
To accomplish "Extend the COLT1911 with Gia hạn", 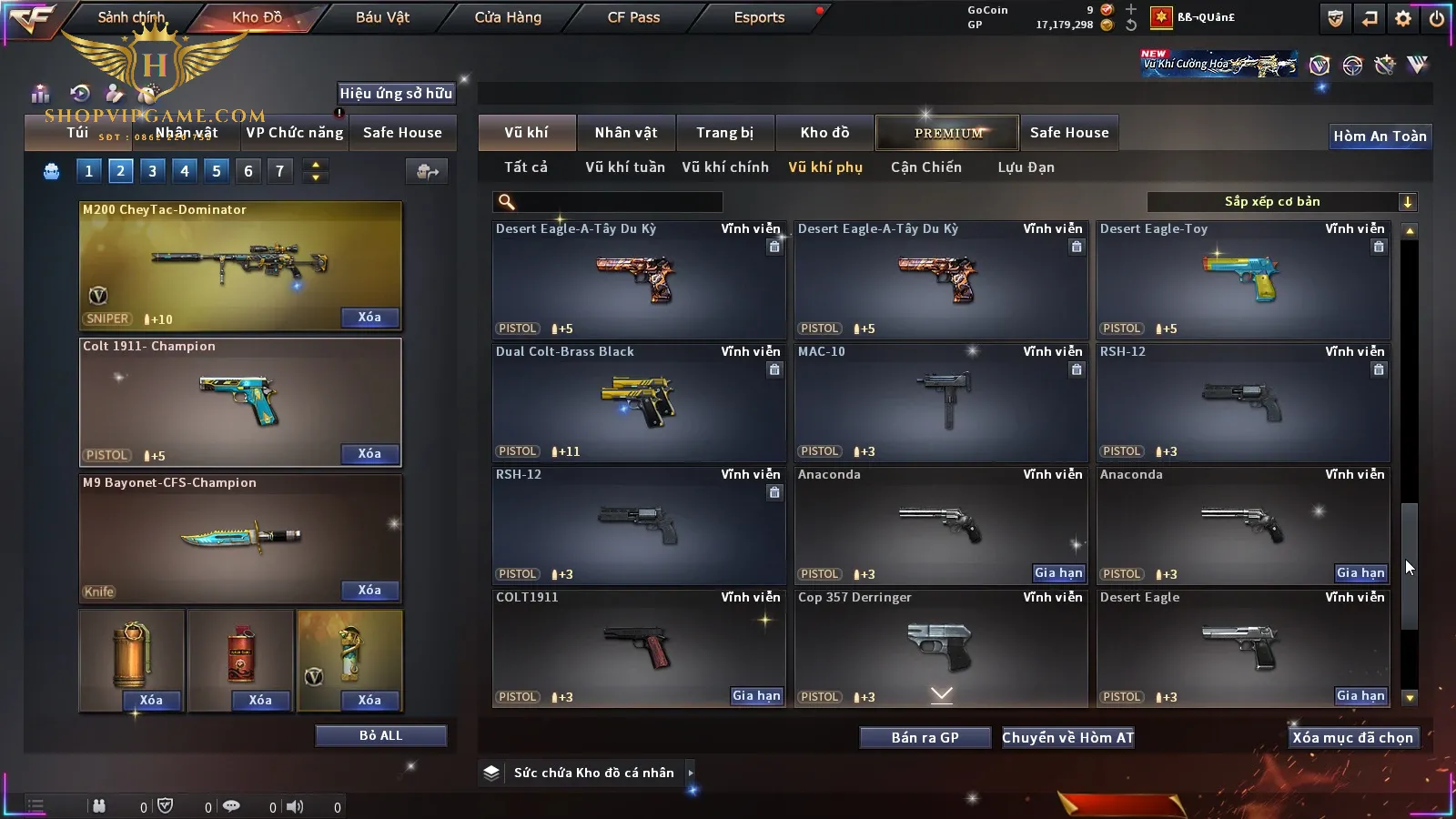I will (756, 696).
